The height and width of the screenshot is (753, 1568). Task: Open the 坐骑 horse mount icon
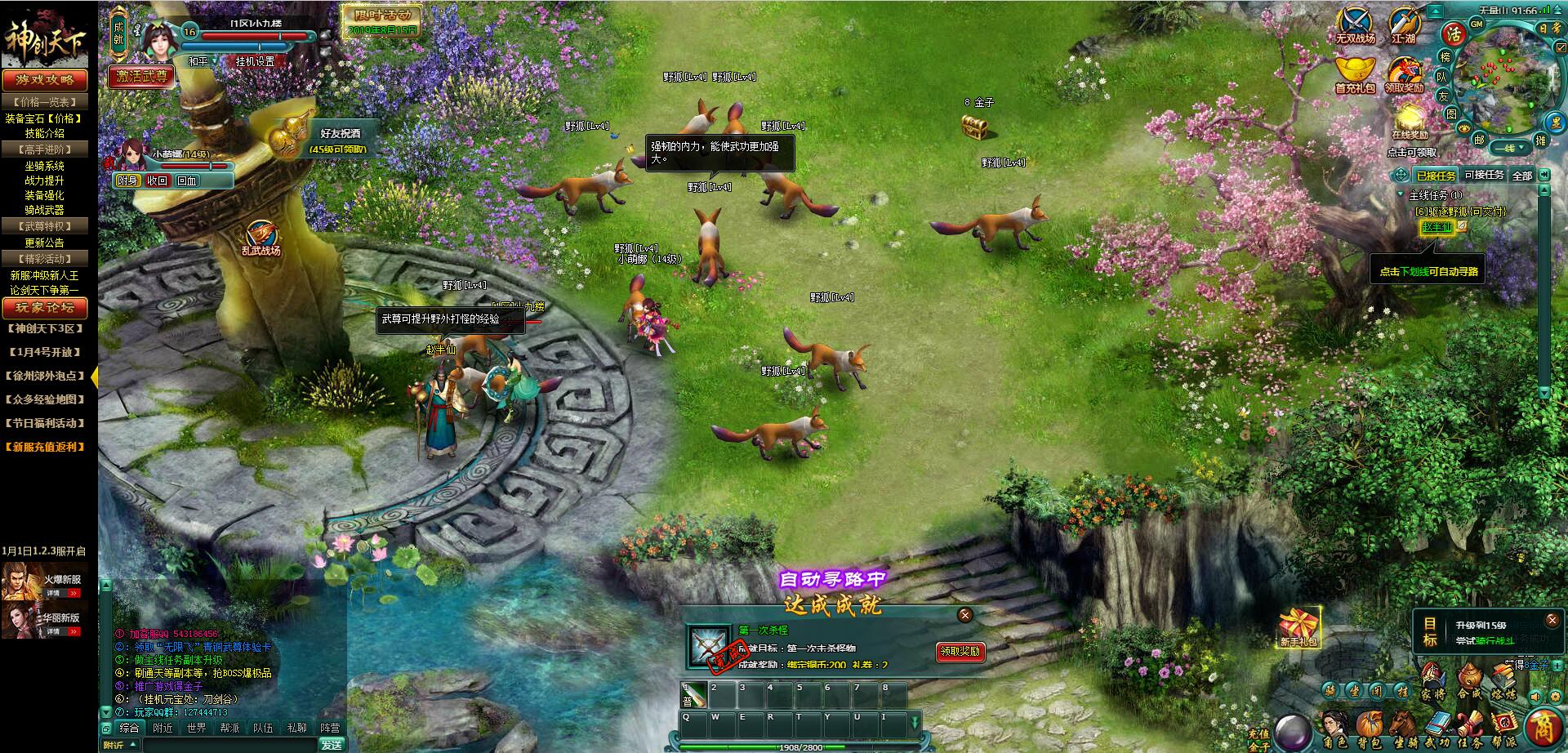(1402, 724)
